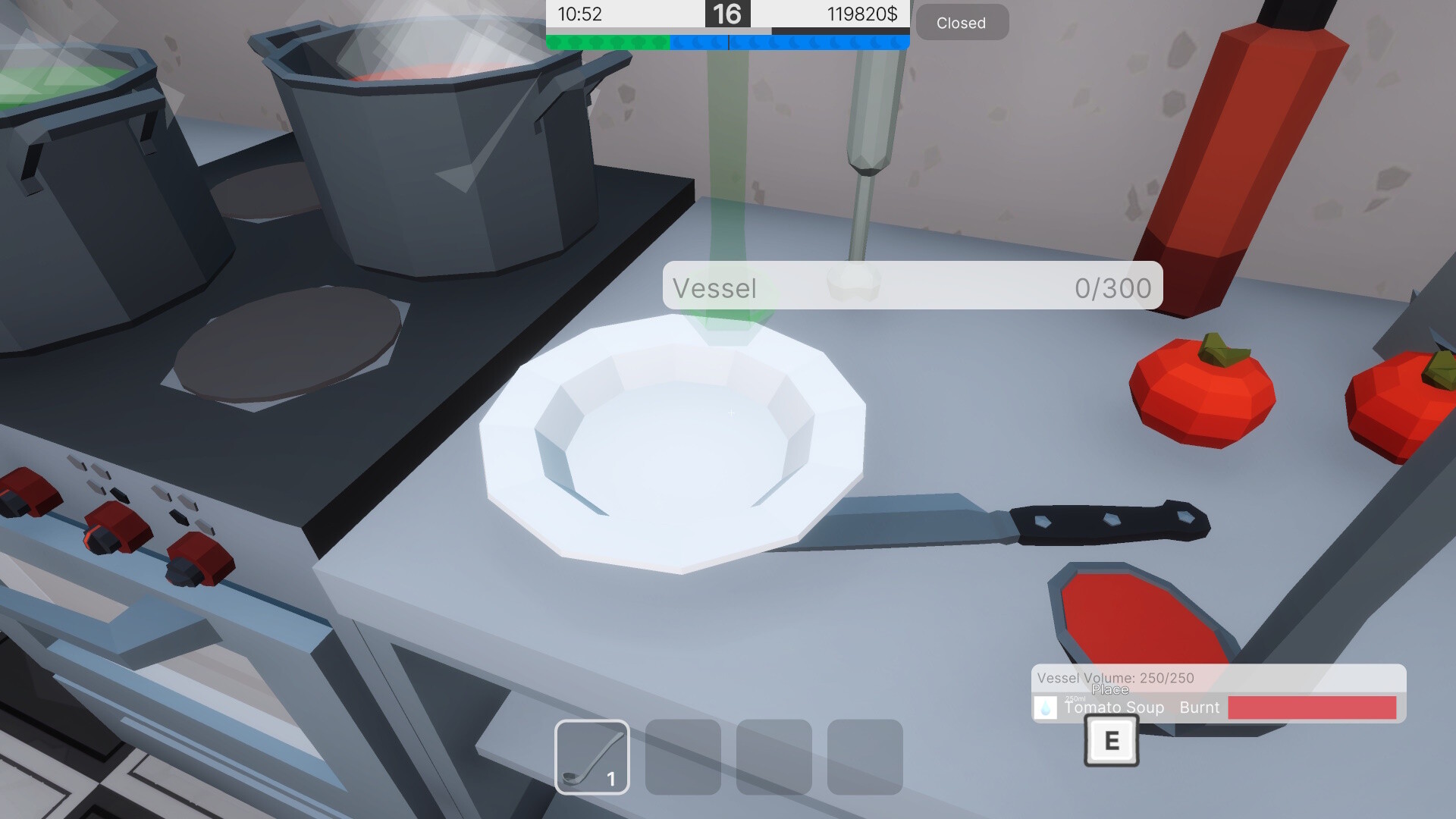
Task: Click the green and blue day progress bar
Action: click(726, 42)
